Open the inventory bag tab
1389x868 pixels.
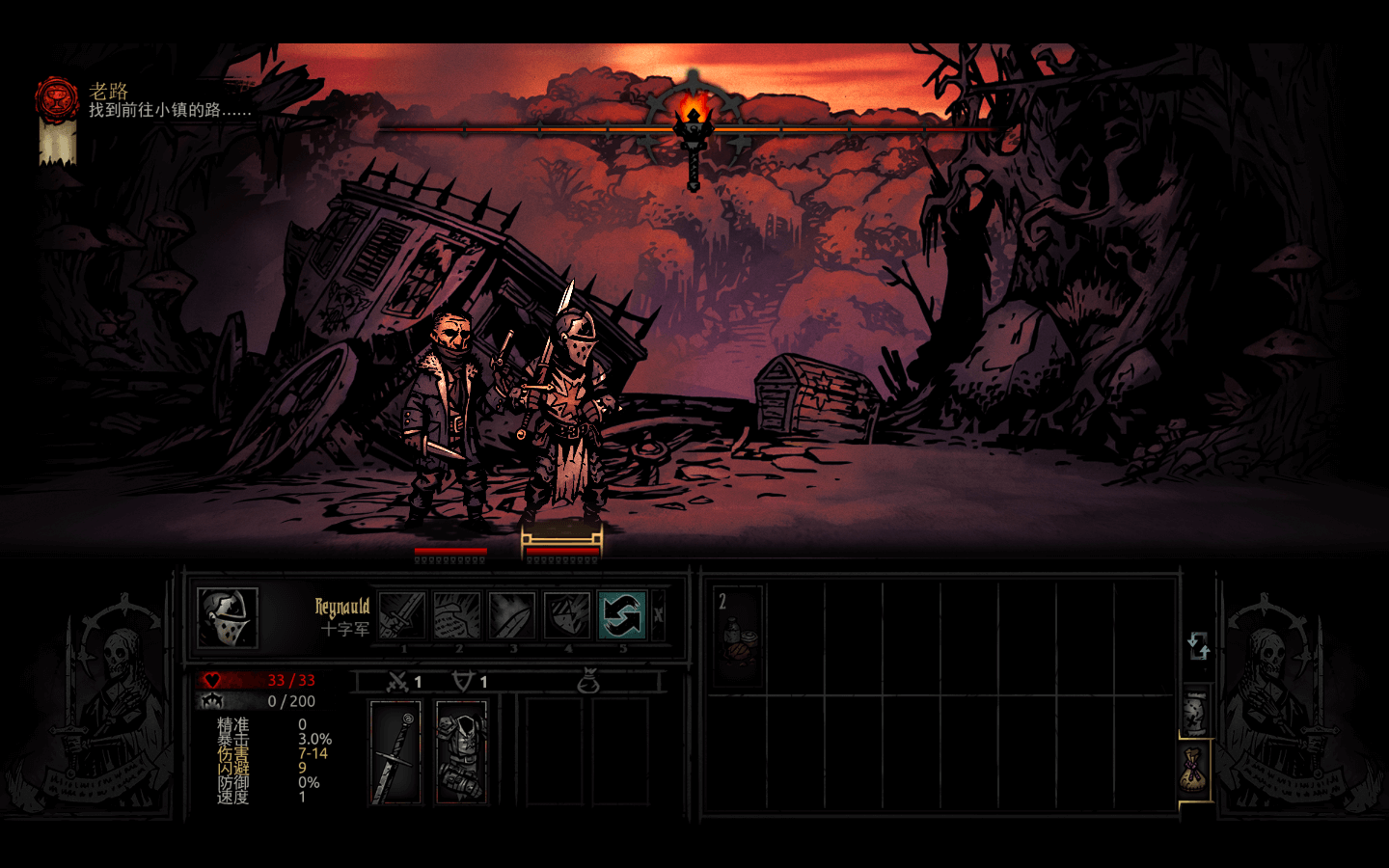(x=1195, y=770)
